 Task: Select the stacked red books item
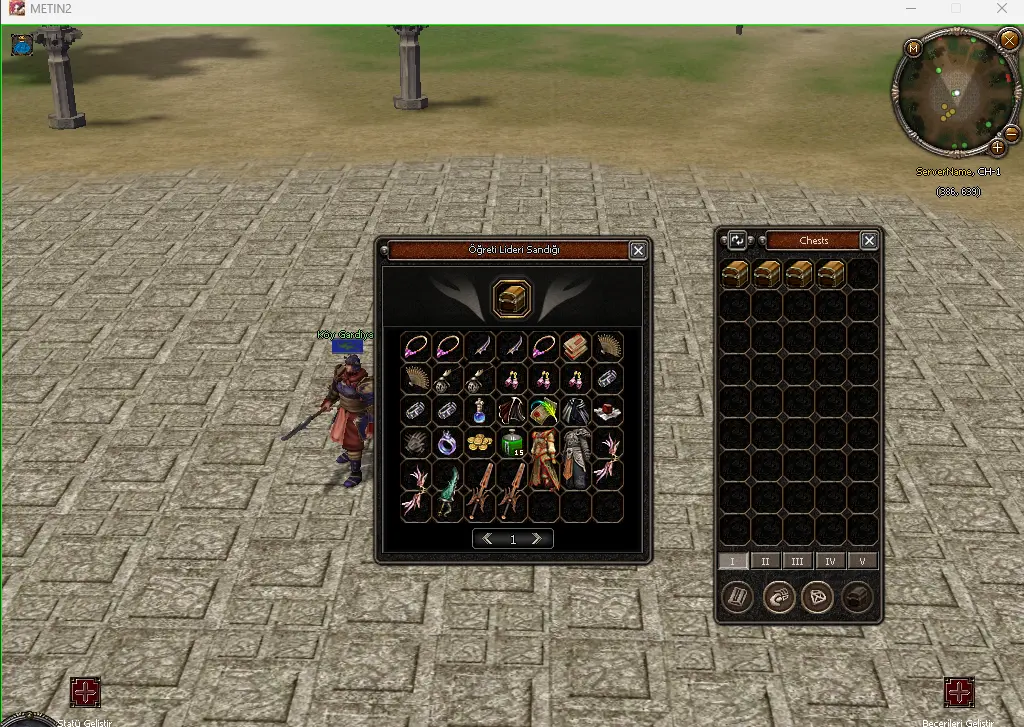pyautogui.click(x=575, y=346)
